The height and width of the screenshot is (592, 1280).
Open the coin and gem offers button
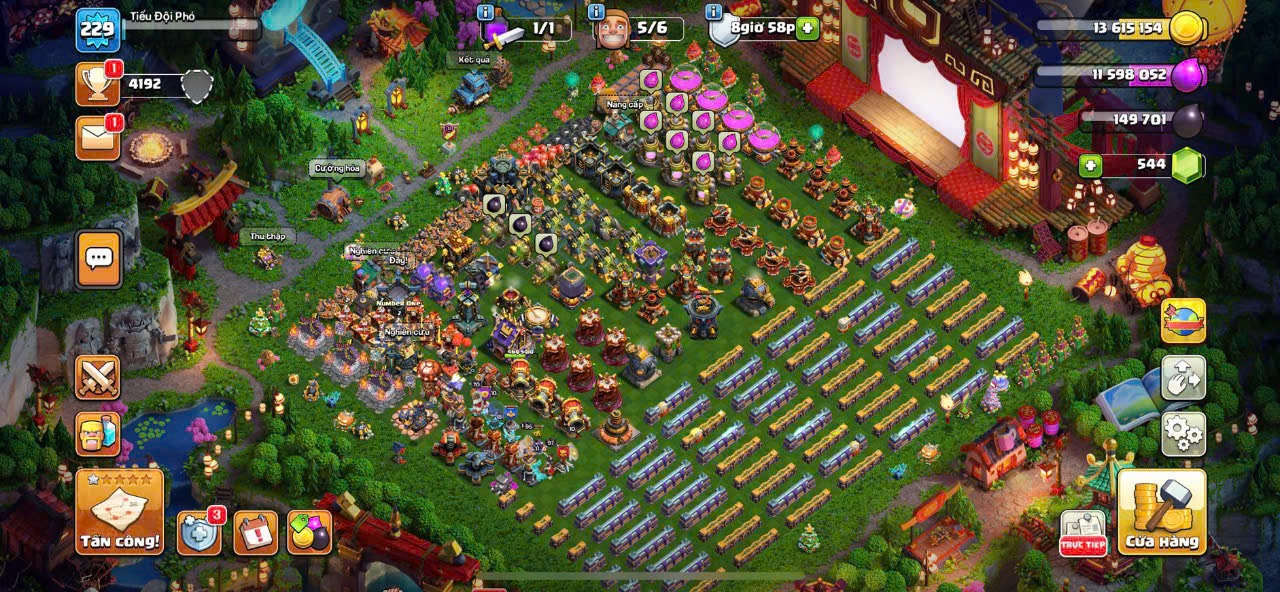309,532
